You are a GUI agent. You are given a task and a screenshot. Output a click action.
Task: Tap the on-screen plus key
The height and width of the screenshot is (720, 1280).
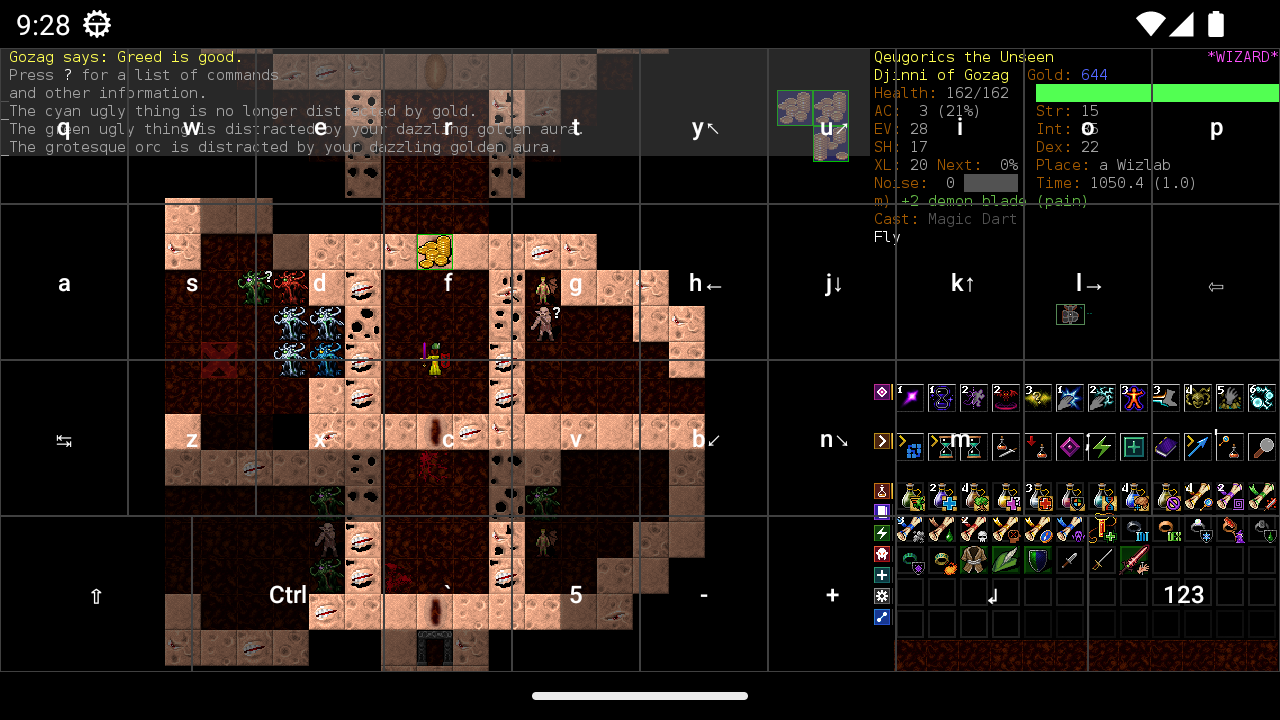click(x=832, y=595)
